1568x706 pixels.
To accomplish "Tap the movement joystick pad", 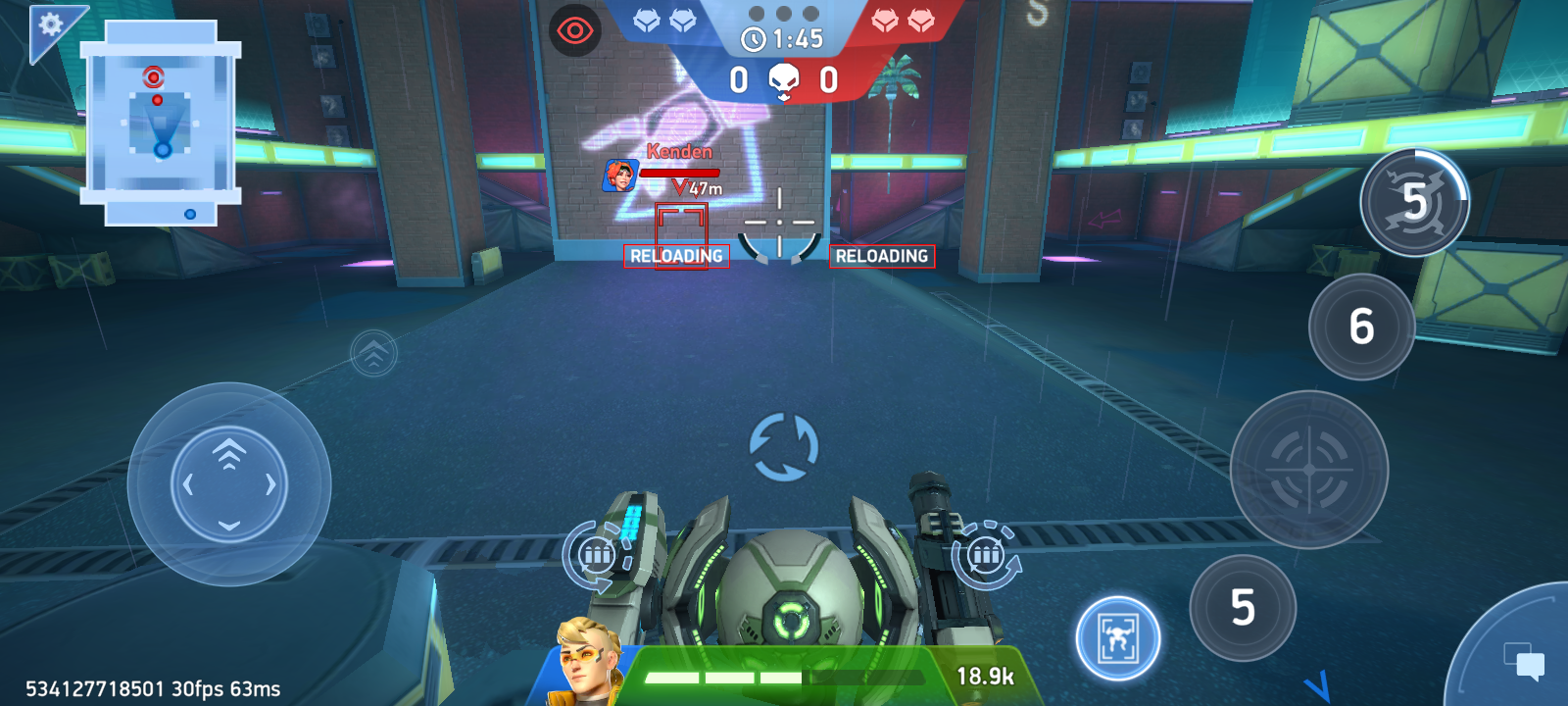I will [229, 484].
